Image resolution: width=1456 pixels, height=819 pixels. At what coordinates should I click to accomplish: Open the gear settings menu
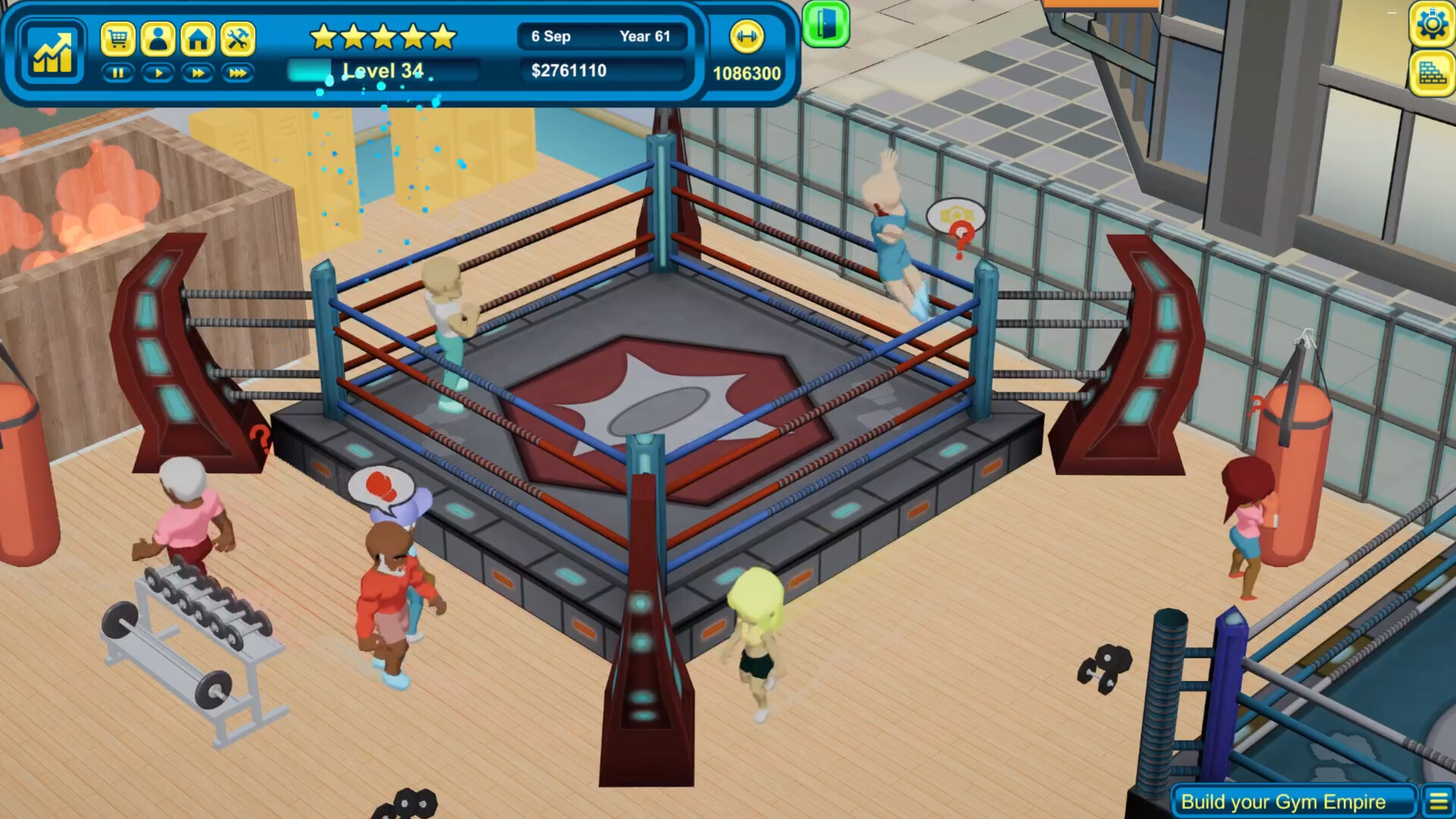point(1431,25)
